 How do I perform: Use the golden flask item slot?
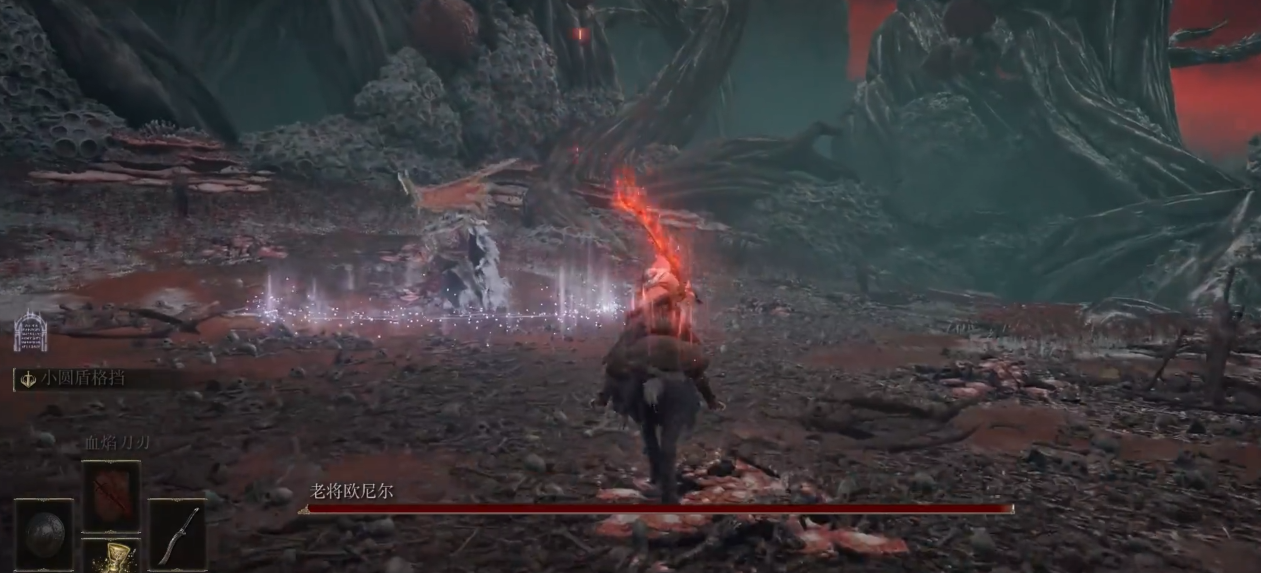click(x=110, y=556)
